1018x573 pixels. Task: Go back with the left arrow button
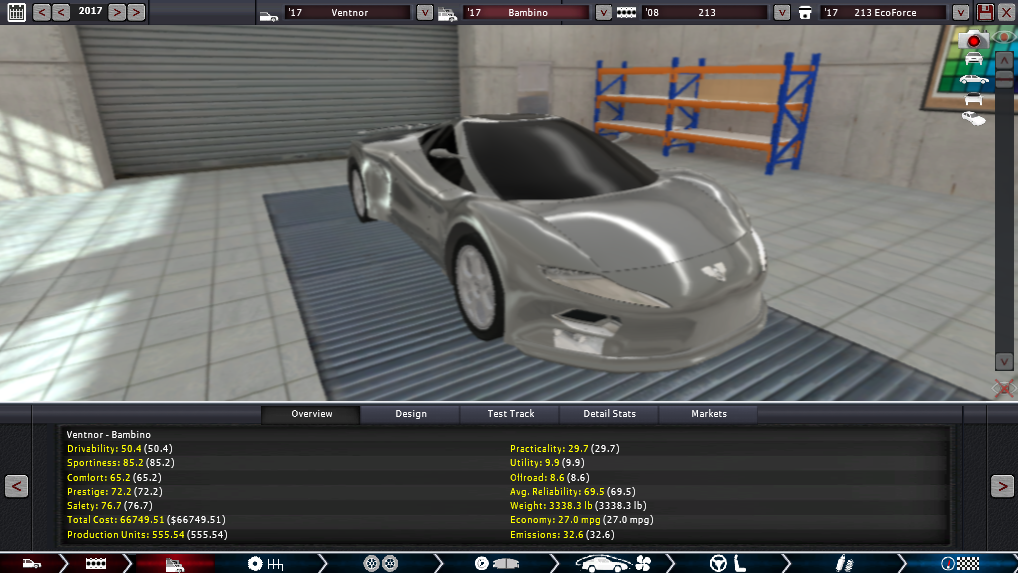point(16,486)
